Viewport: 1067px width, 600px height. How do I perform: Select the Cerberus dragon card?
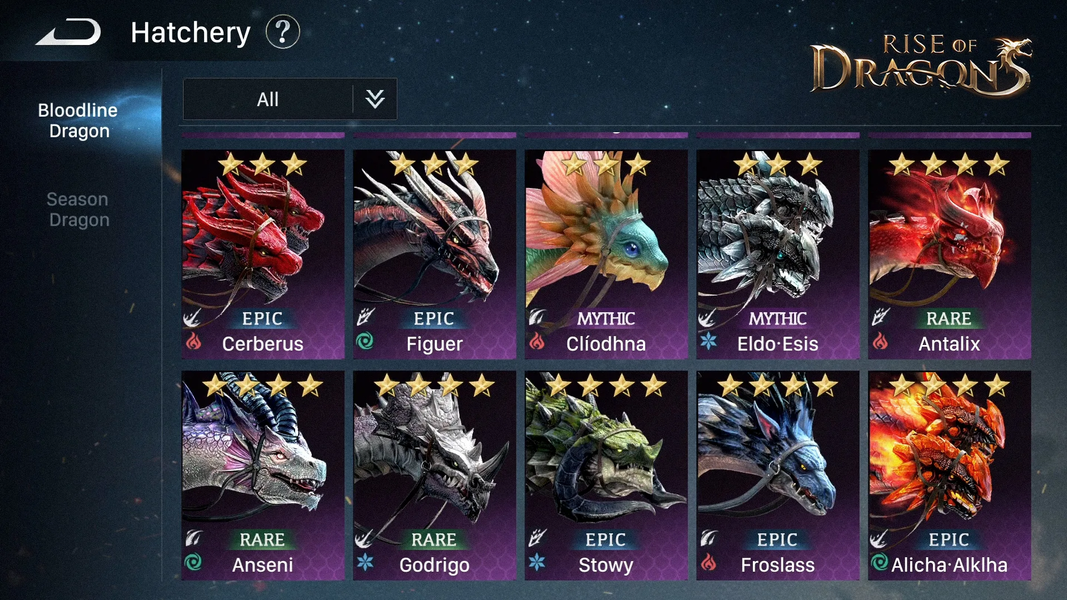tap(263, 254)
